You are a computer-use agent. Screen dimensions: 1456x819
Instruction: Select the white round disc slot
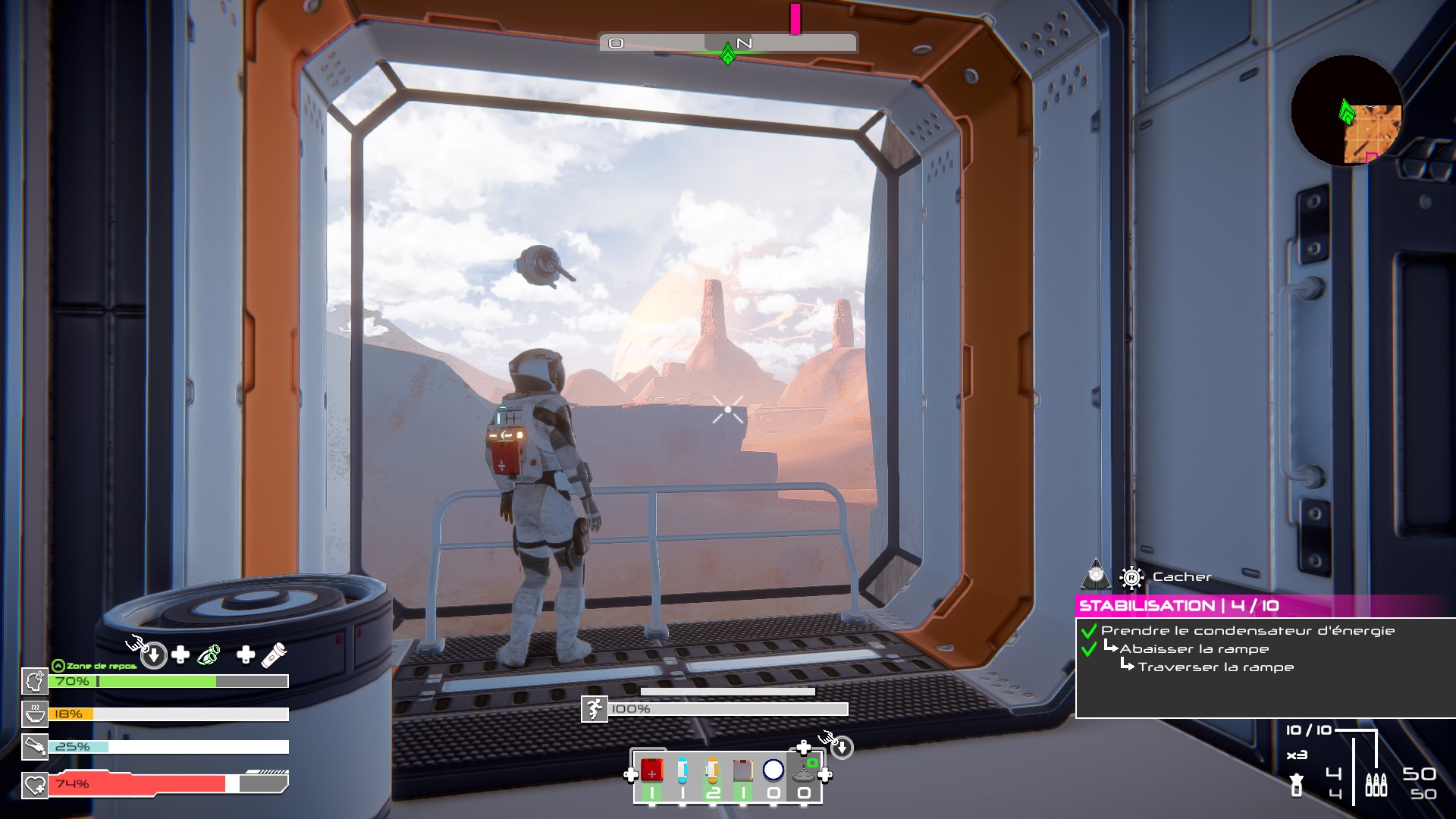tap(773, 770)
